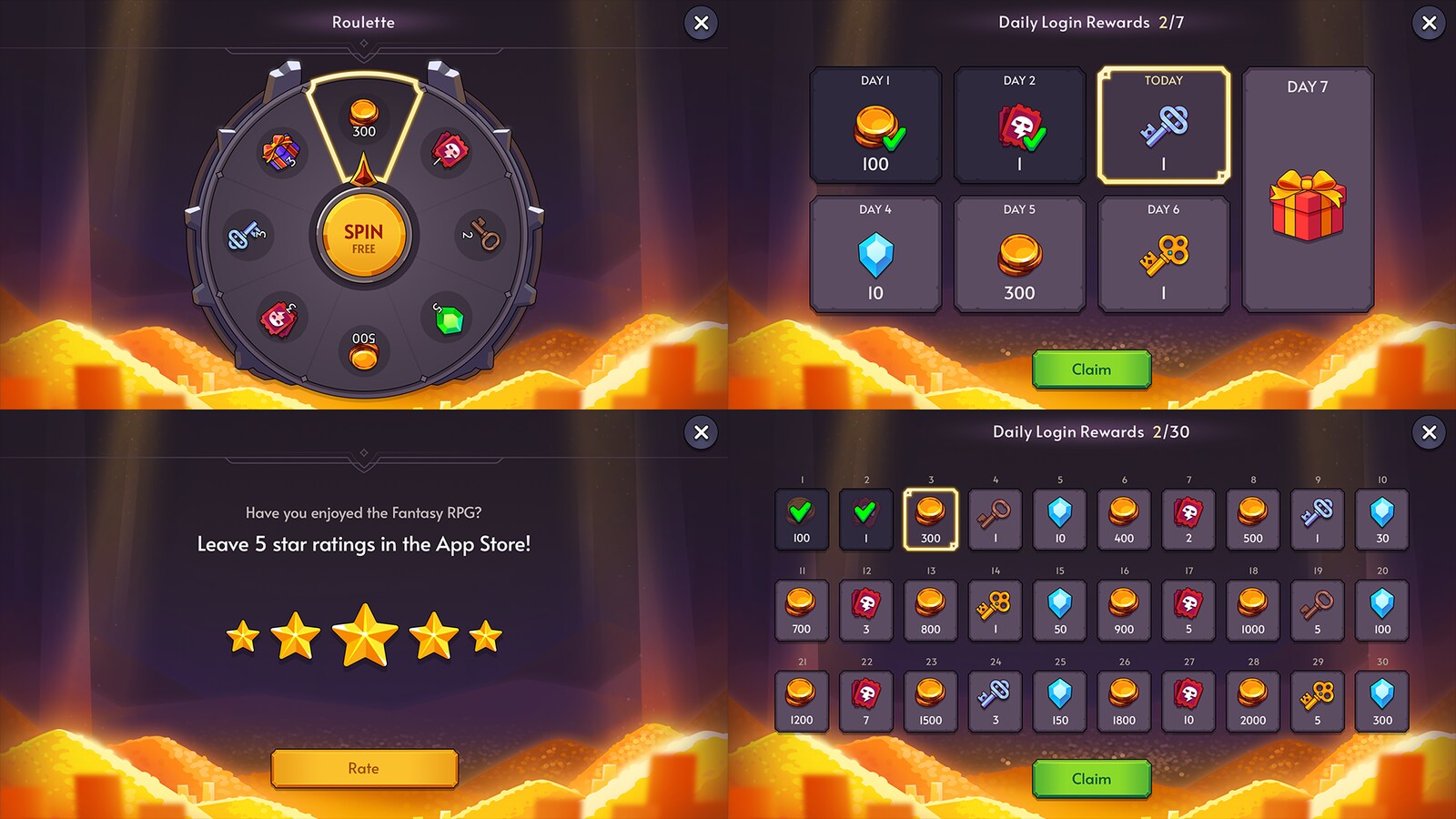This screenshot has width=1456, height=819.
Task: Select the day 14 gold key reward
Action: click(x=995, y=610)
